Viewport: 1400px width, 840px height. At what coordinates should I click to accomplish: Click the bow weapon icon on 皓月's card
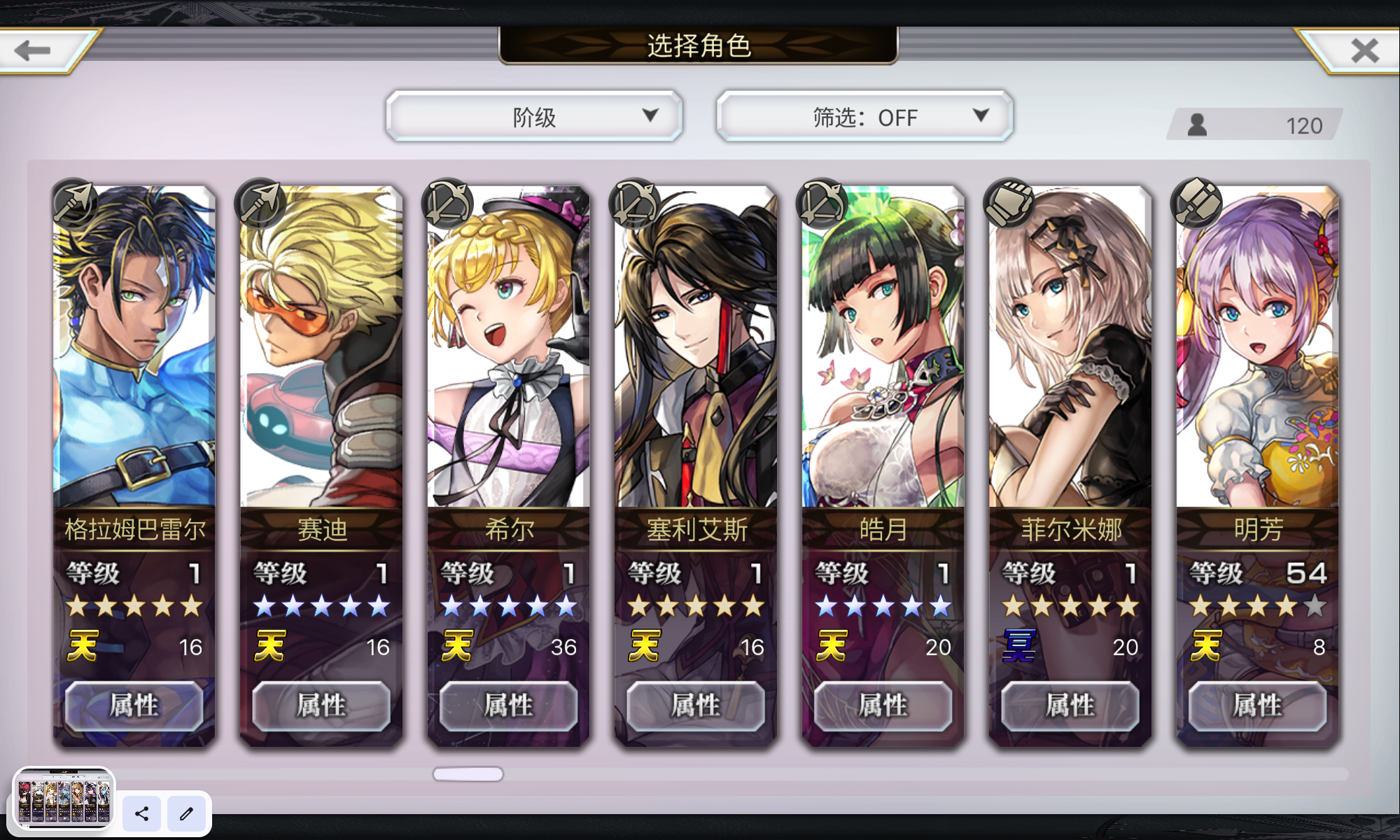[x=821, y=202]
